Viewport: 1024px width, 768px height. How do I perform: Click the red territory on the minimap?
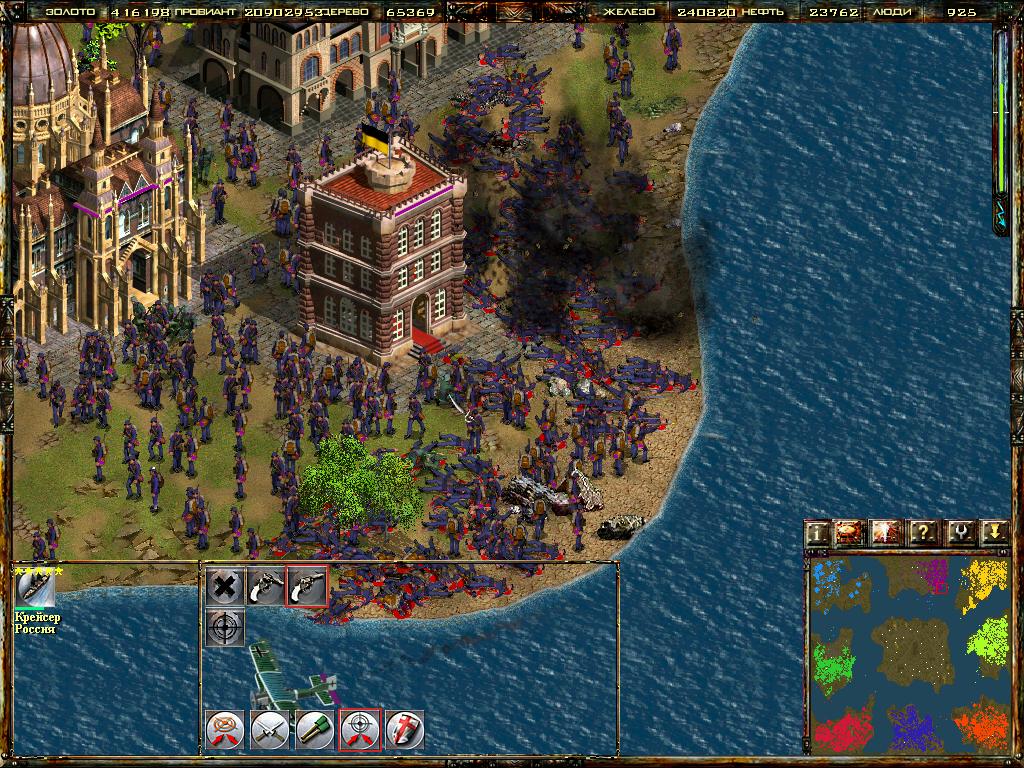coord(839,728)
